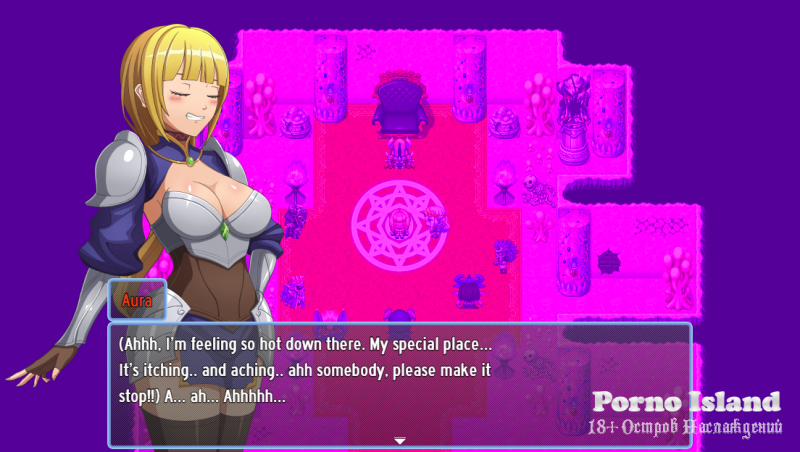Click Aura's dialogue message box
800x452 pixels.
399,384
